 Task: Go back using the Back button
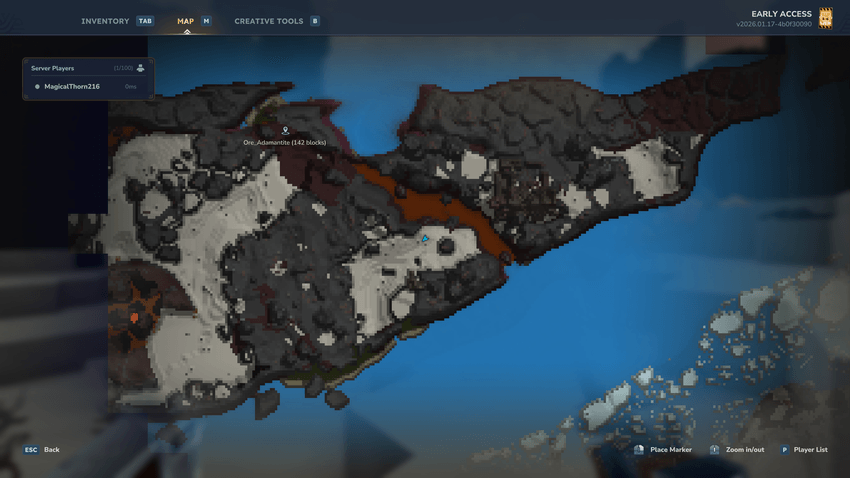(x=42, y=450)
